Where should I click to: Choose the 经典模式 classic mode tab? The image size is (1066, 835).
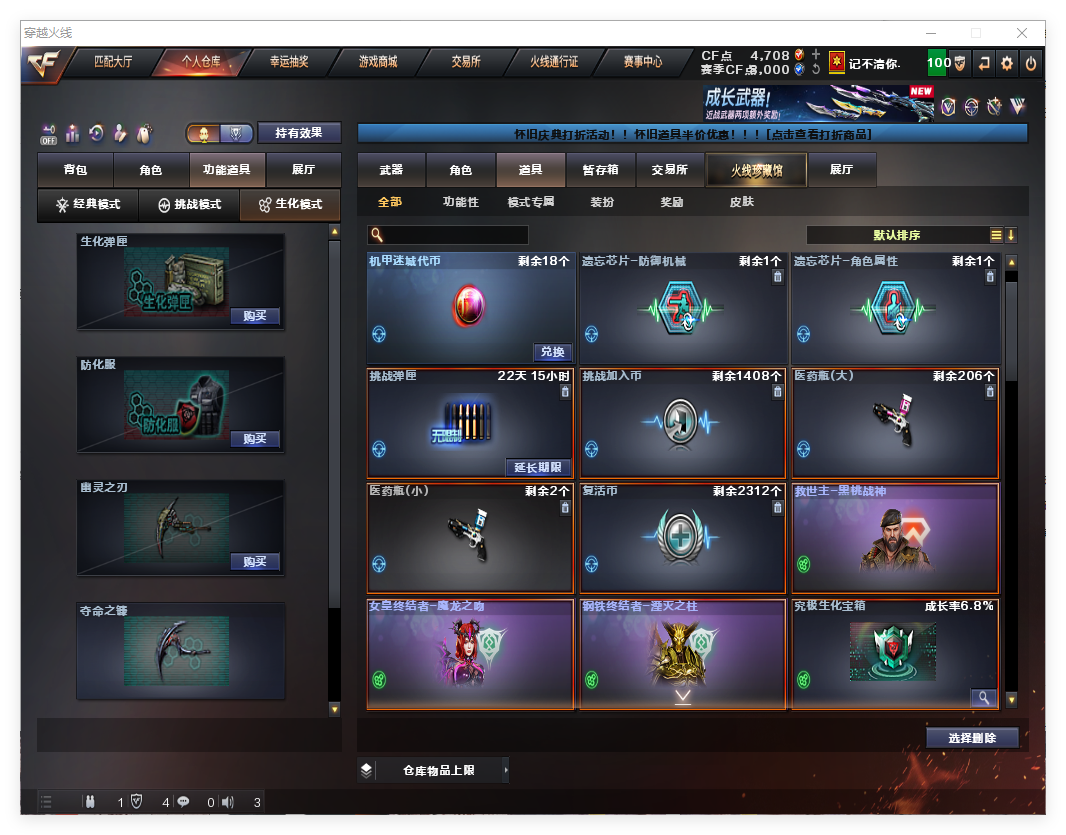coord(88,204)
